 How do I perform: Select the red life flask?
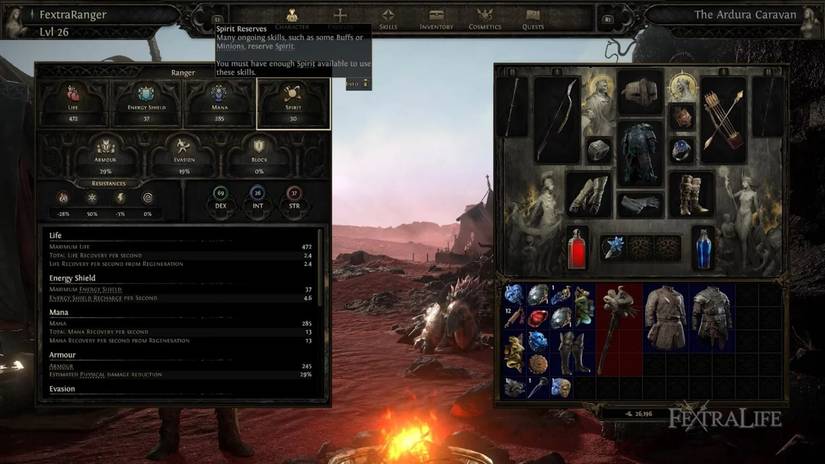tap(577, 248)
